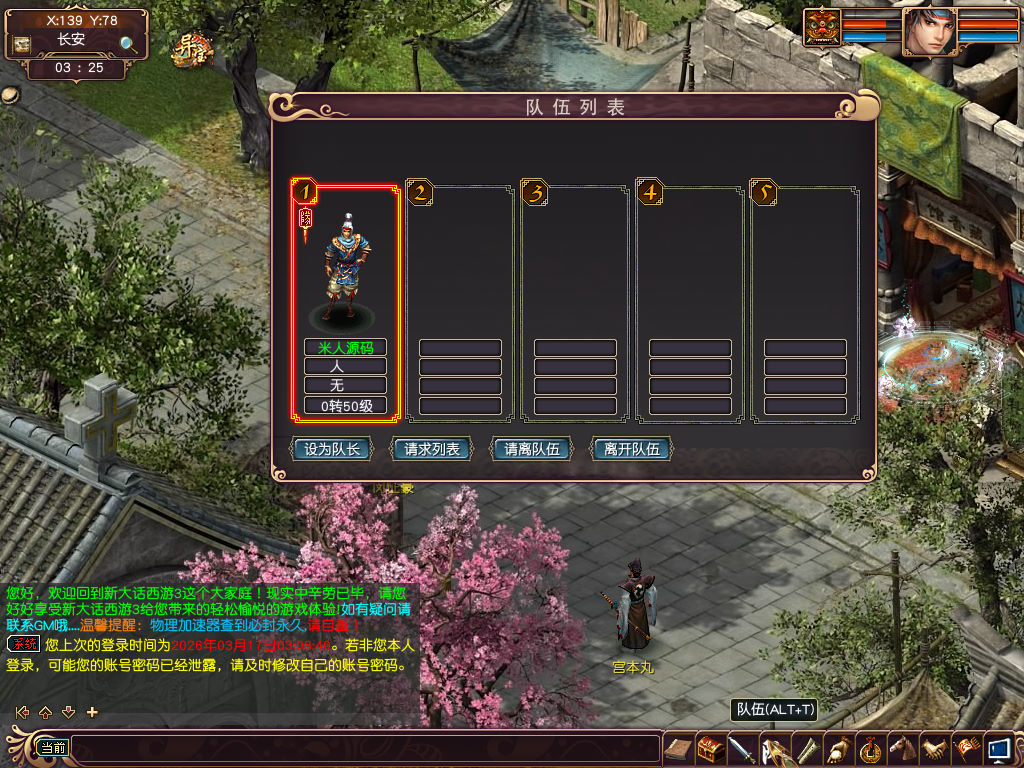Screen dimensions: 1024x768
Task: Activate the sword icon on the toolbar
Action: pyautogui.click(x=741, y=748)
